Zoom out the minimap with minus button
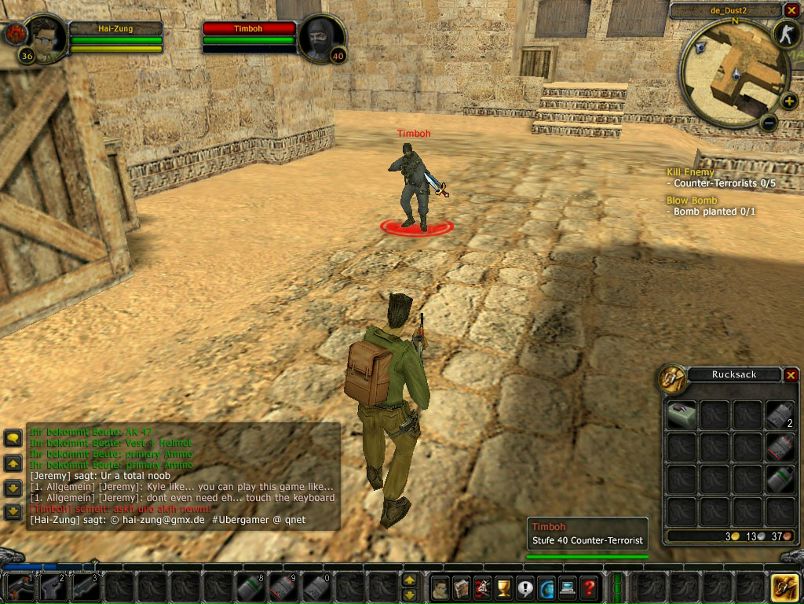Image resolution: width=804 pixels, height=604 pixels. (768, 123)
